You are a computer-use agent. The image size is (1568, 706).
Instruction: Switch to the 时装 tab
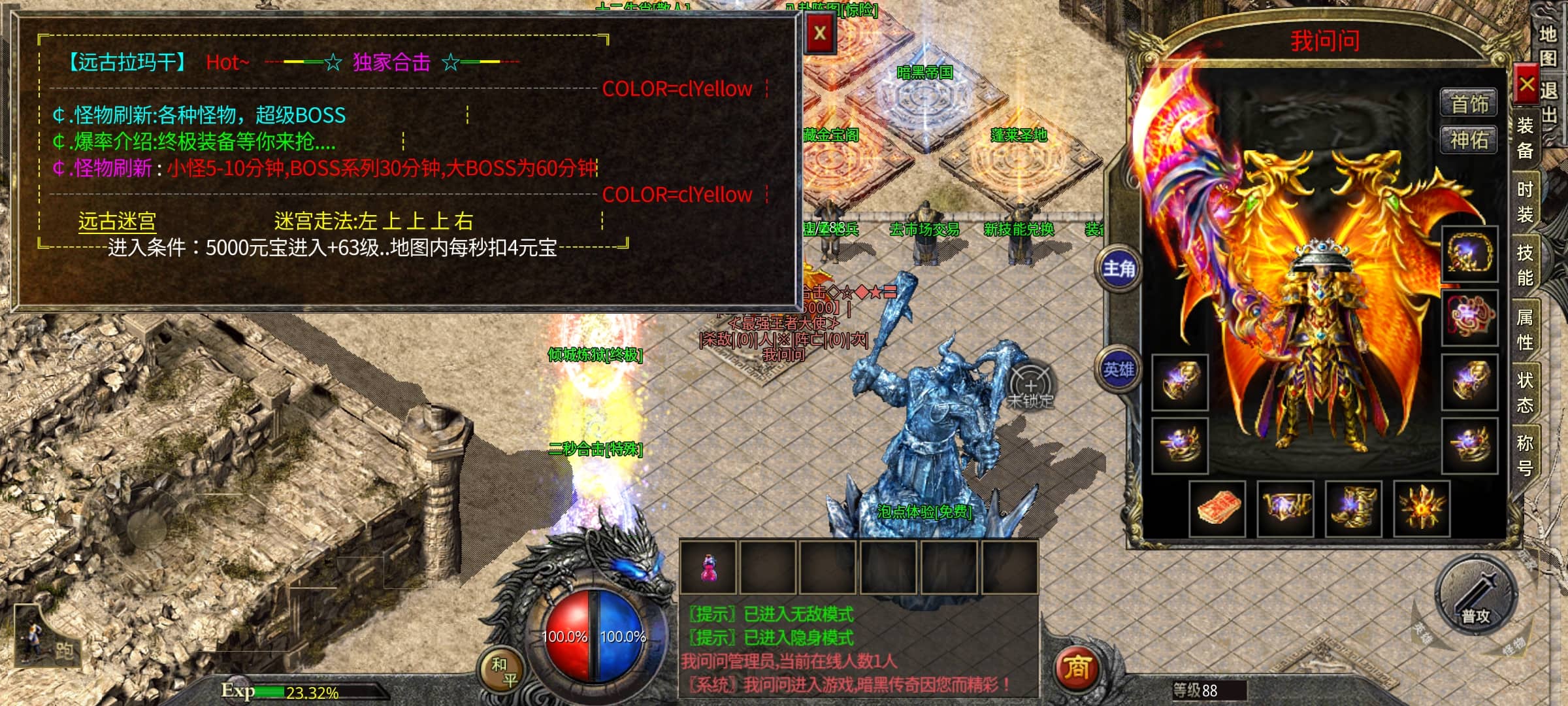pyautogui.click(x=1526, y=202)
